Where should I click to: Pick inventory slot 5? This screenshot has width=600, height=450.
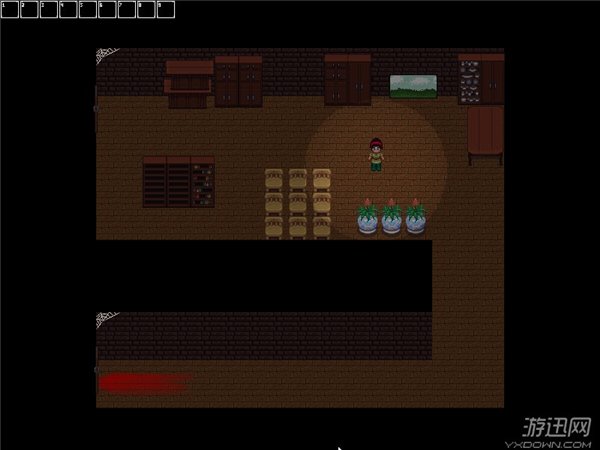point(88,9)
